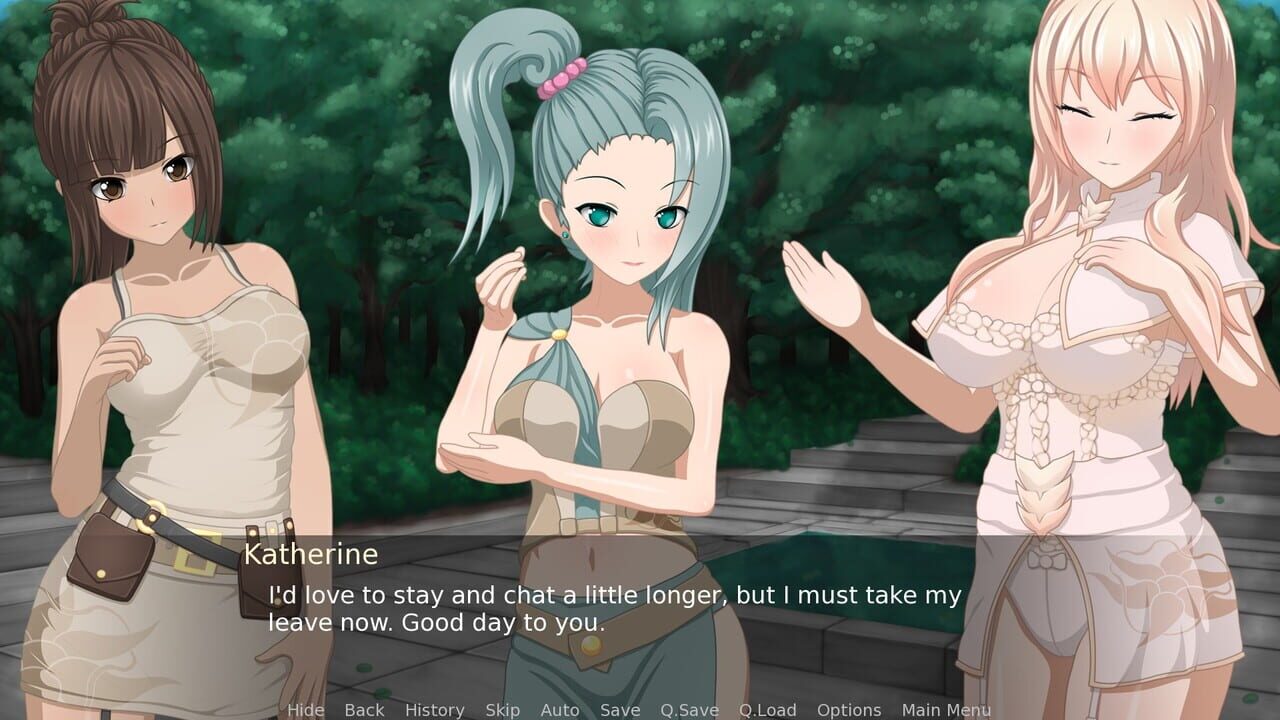Perform a Q.Save quick save
This screenshot has width=1280, height=720.
tap(689, 710)
